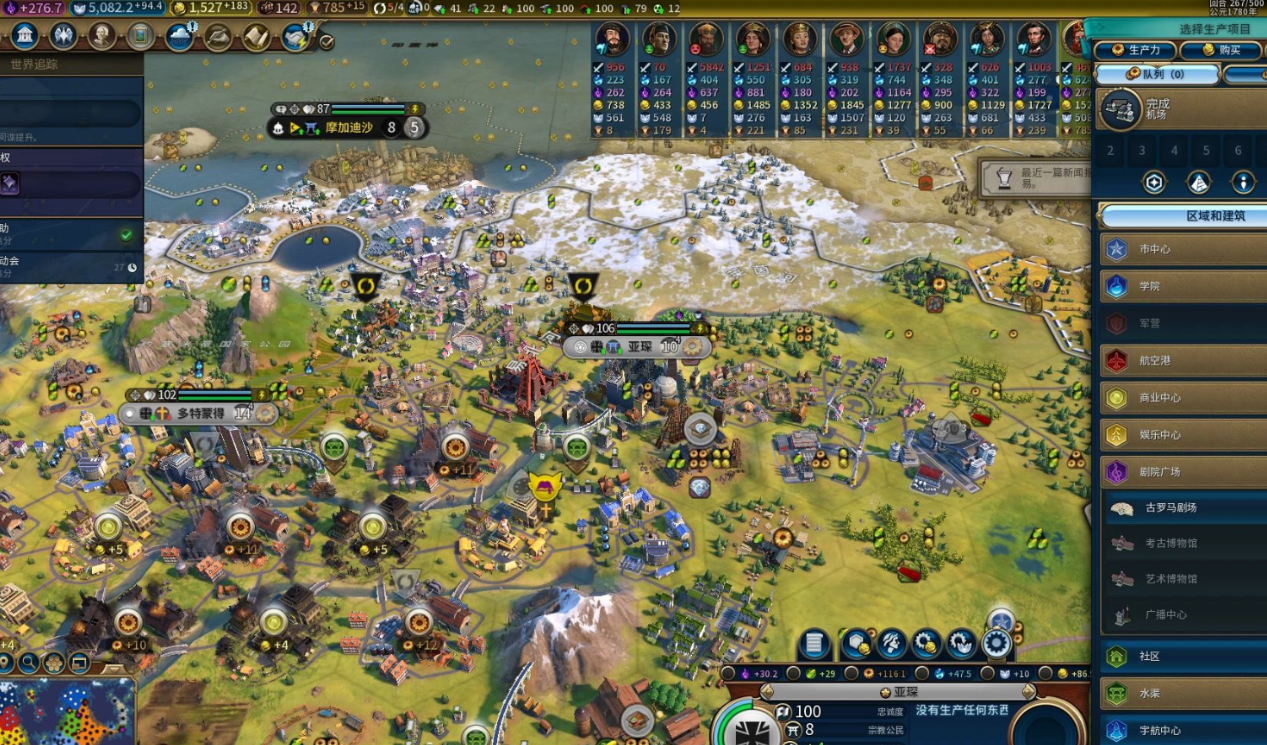The height and width of the screenshot is (745, 1267).
Task: Open the city production gear button
Action: point(996,644)
